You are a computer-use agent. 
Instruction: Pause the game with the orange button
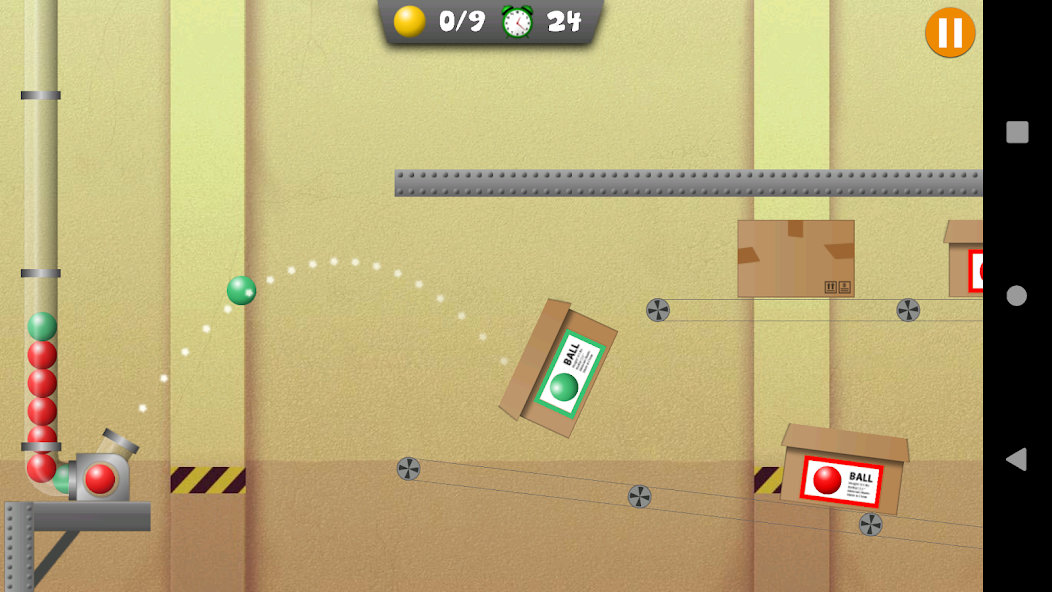point(950,32)
